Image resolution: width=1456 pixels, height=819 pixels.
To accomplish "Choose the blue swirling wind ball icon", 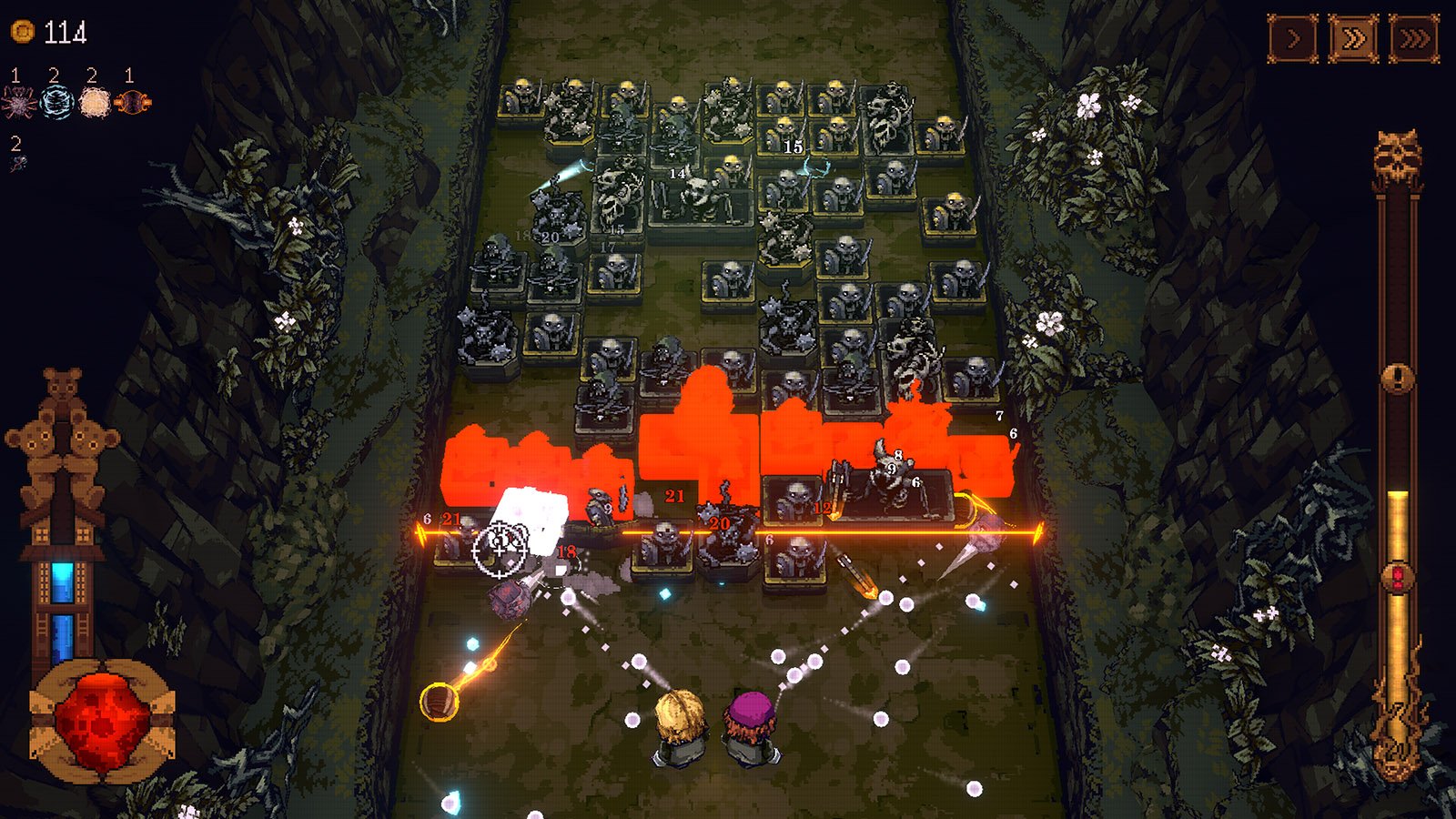I will coord(56,102).
